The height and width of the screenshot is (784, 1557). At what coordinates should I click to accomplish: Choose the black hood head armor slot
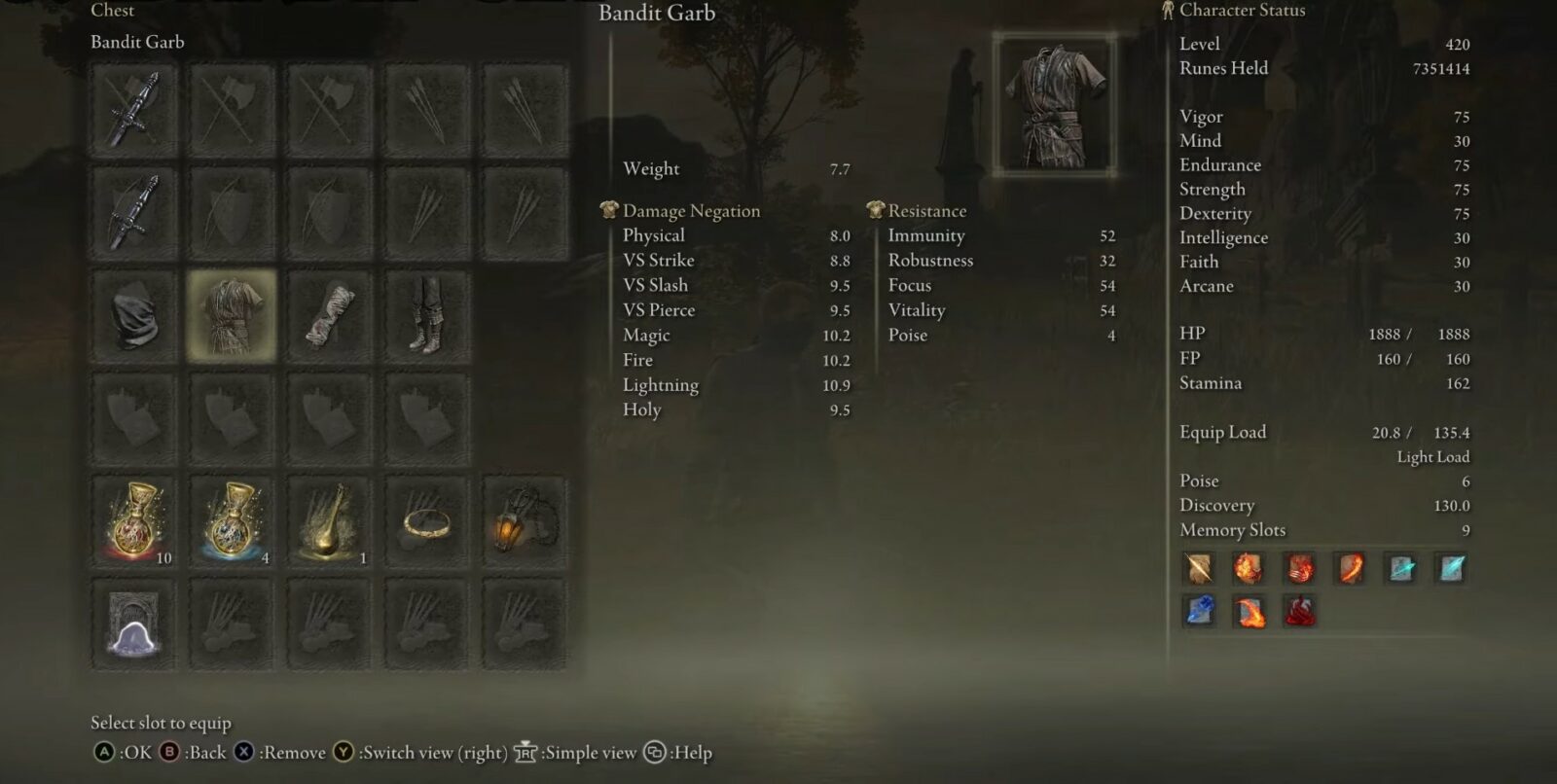click(x=134, y=315)
